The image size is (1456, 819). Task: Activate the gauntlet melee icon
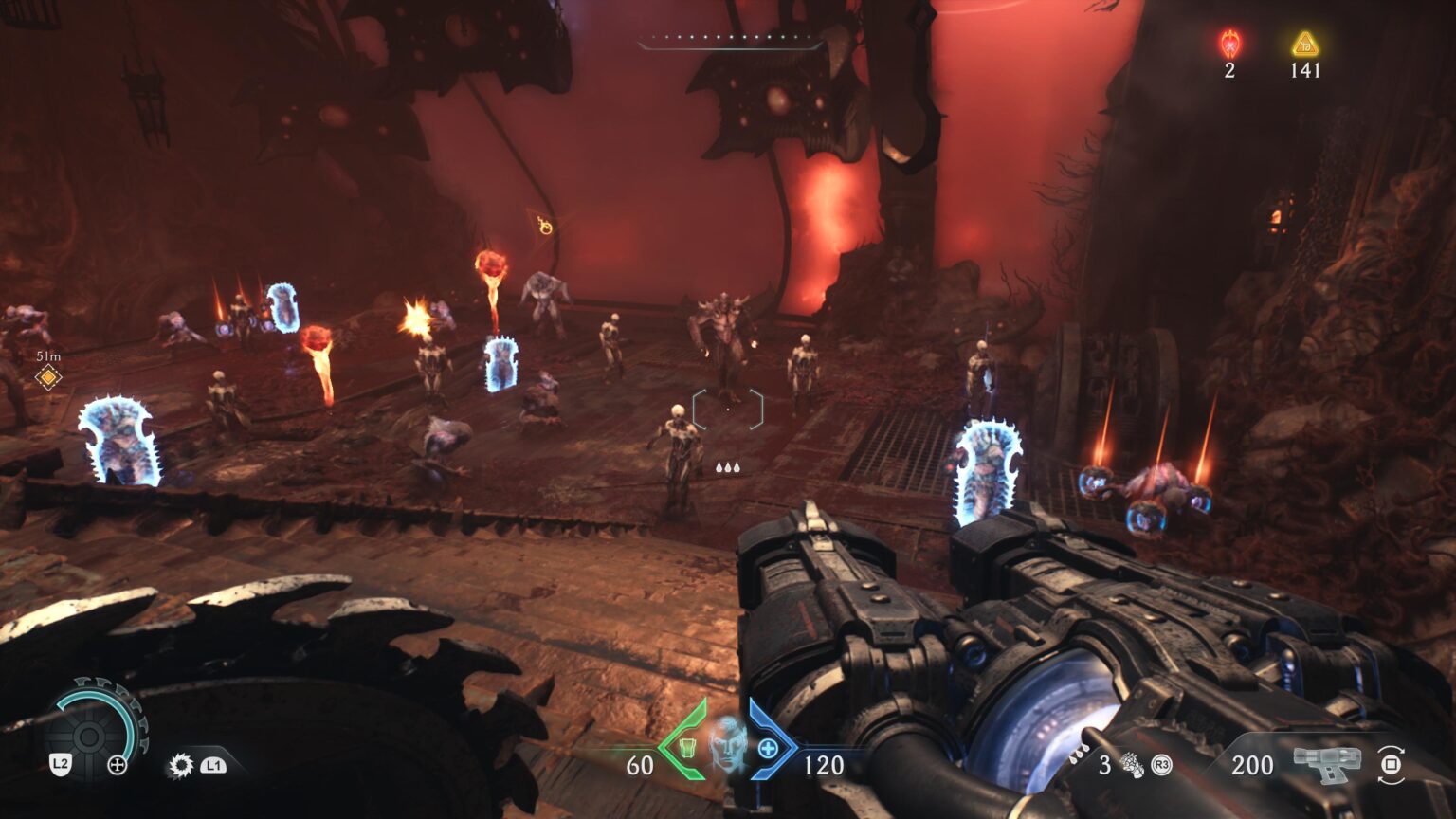click(x=1132, y=764)
